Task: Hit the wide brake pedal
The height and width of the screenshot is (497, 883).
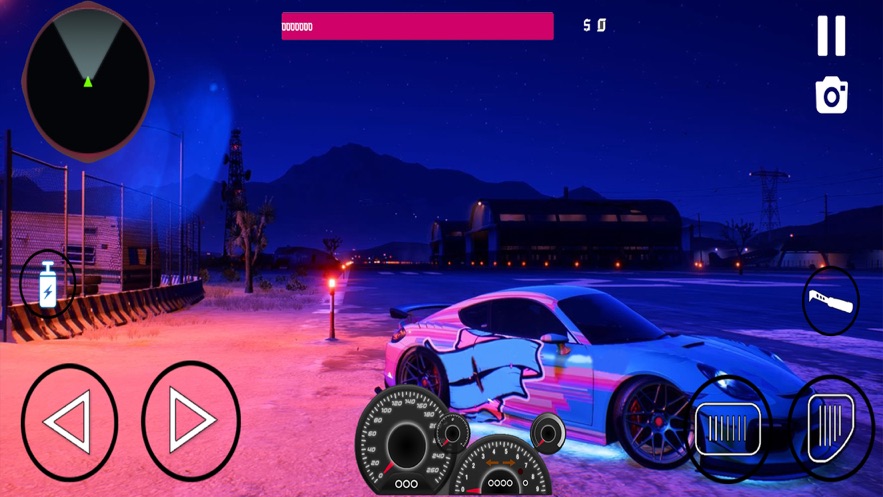Action: tap(728, 427)
